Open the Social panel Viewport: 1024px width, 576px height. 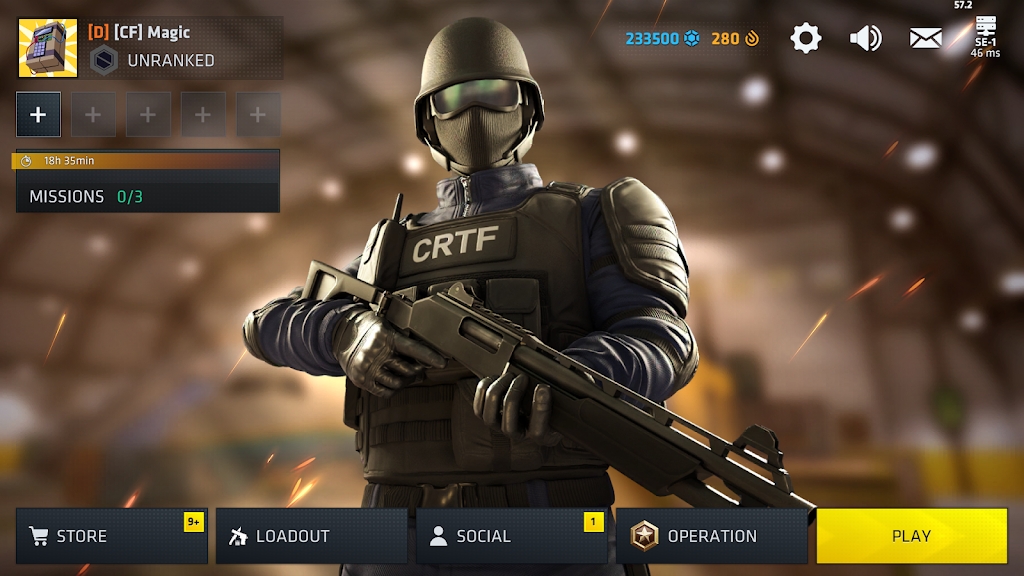tap(511, 536)
